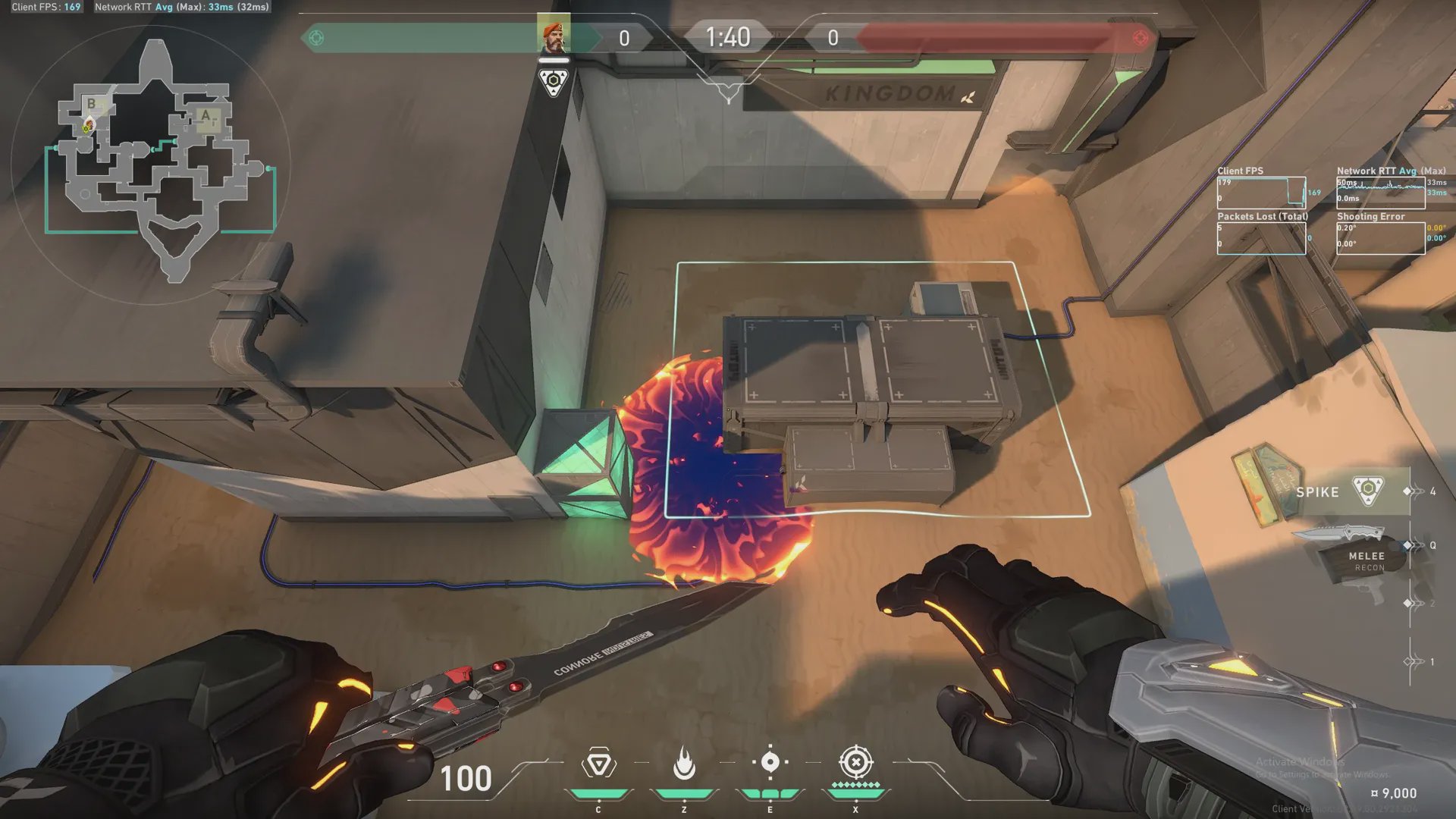Screen dimensions: 1456x819
Task: Click the Shooting Error graph
Action: click(1380, 238)
